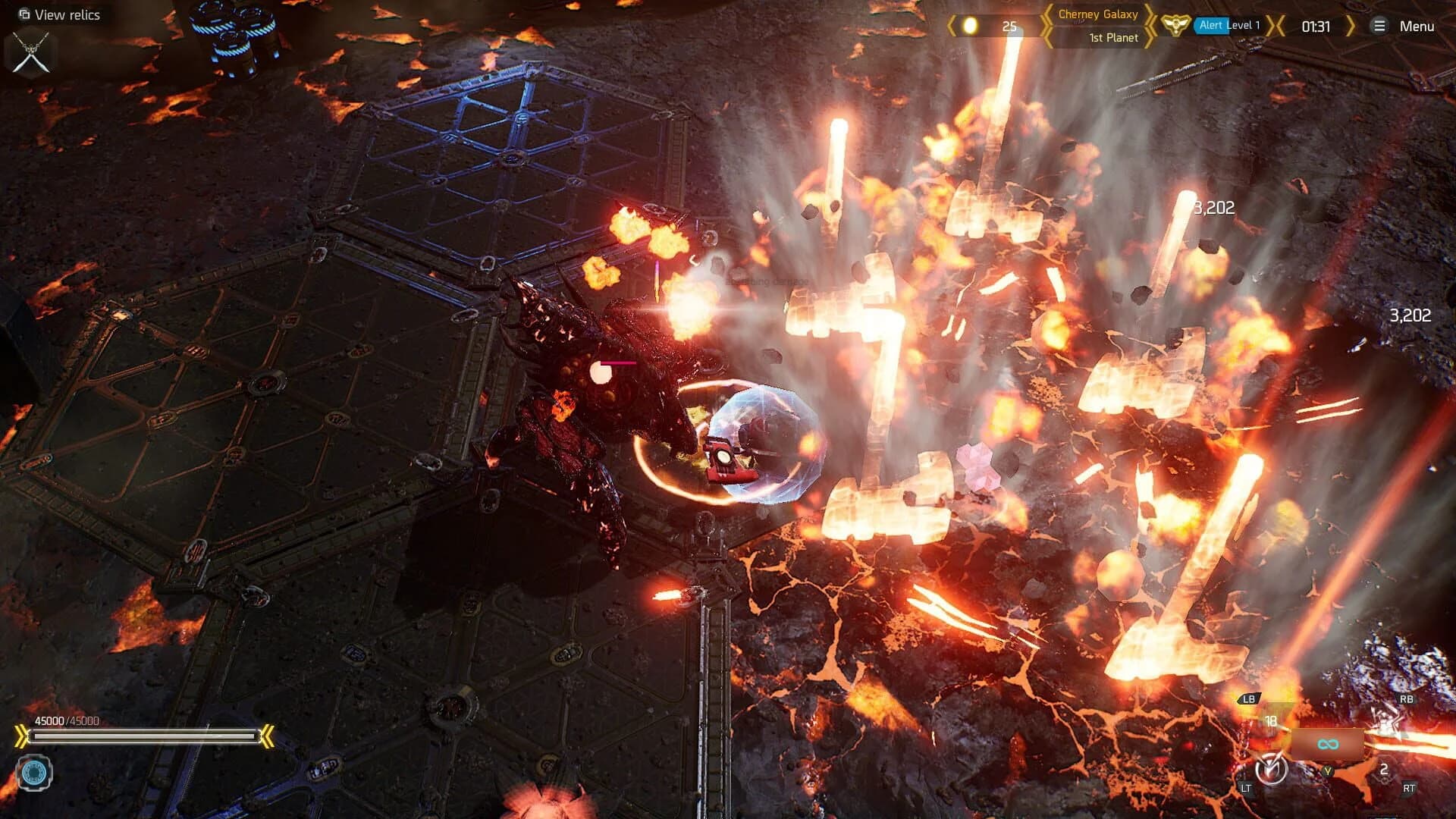Select the circular LT ability emblem

[1271, 768]
